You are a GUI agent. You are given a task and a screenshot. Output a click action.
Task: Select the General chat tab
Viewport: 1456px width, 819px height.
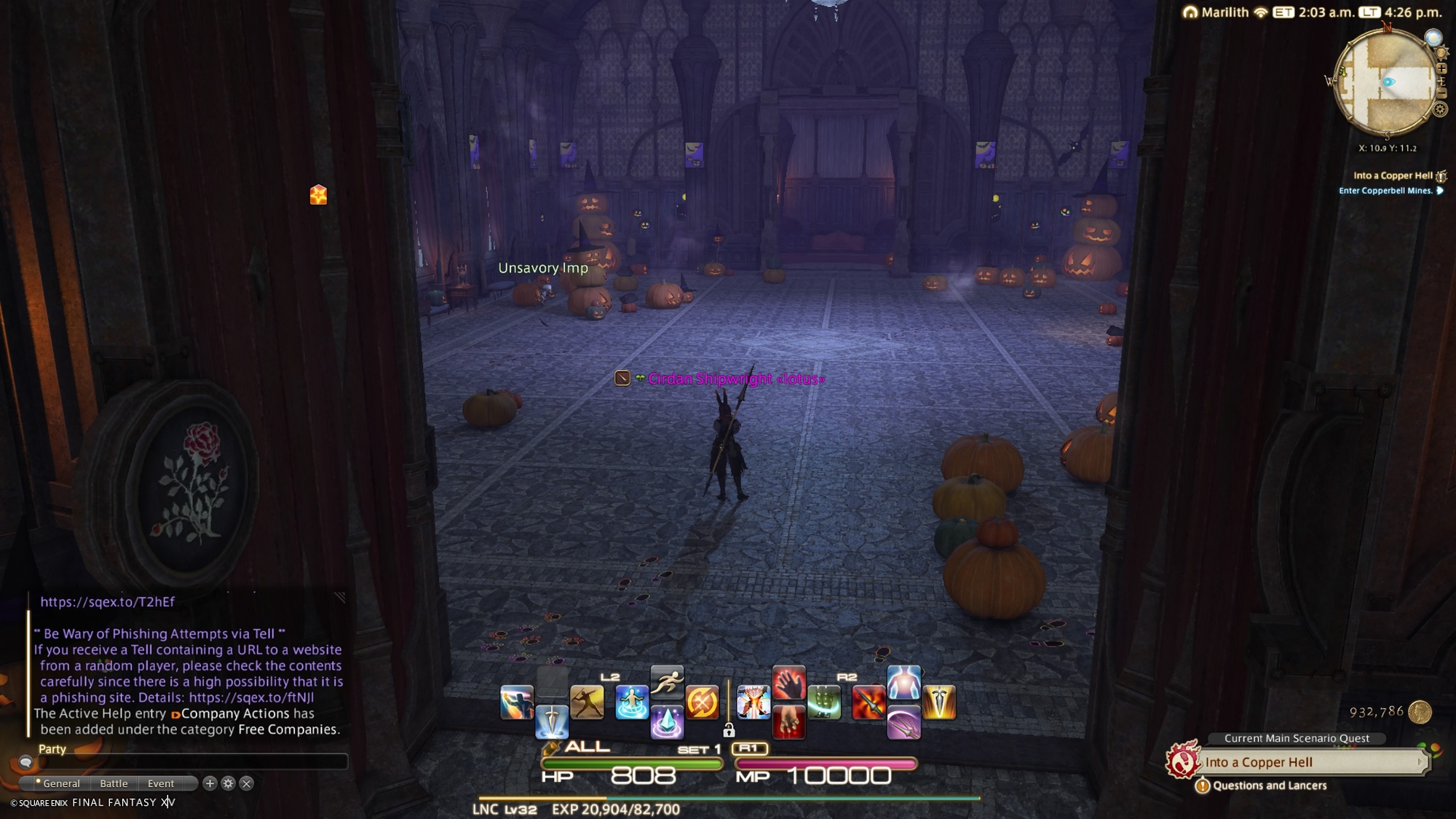point(61,783)
